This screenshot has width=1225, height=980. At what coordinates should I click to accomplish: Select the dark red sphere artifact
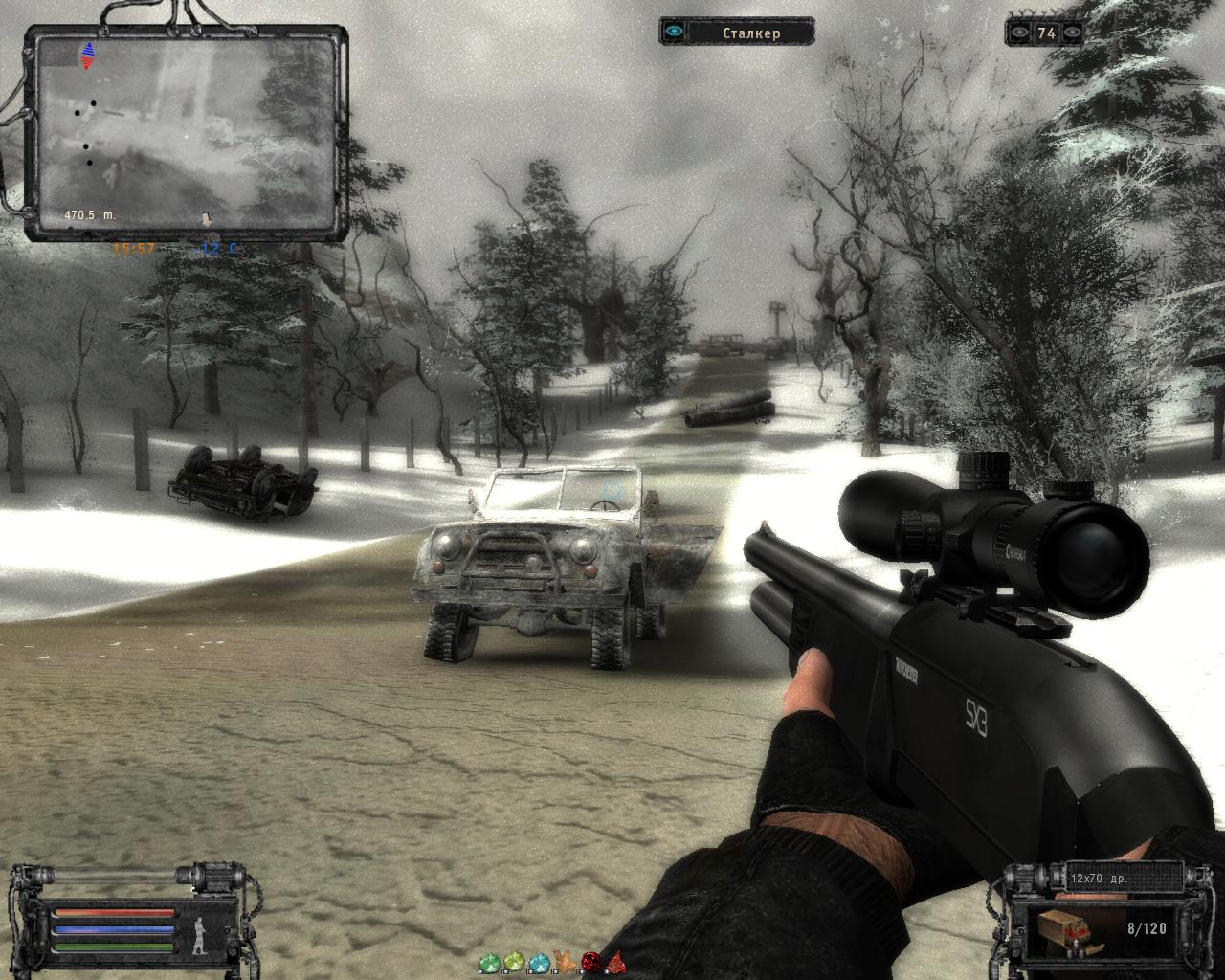[591, 961]
